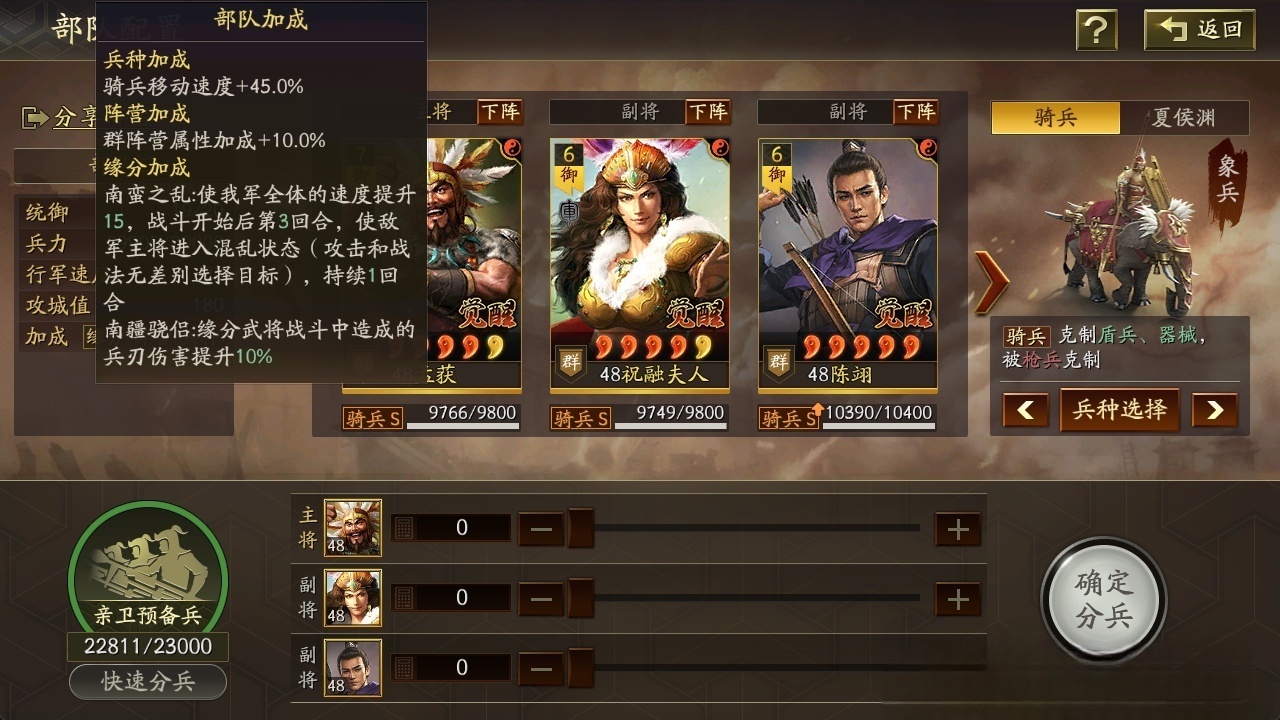The width and height of the screenshot is (1280, 720).
Task: Click the 快速分兵 quick assign button
Action: [x=148, y=682]
